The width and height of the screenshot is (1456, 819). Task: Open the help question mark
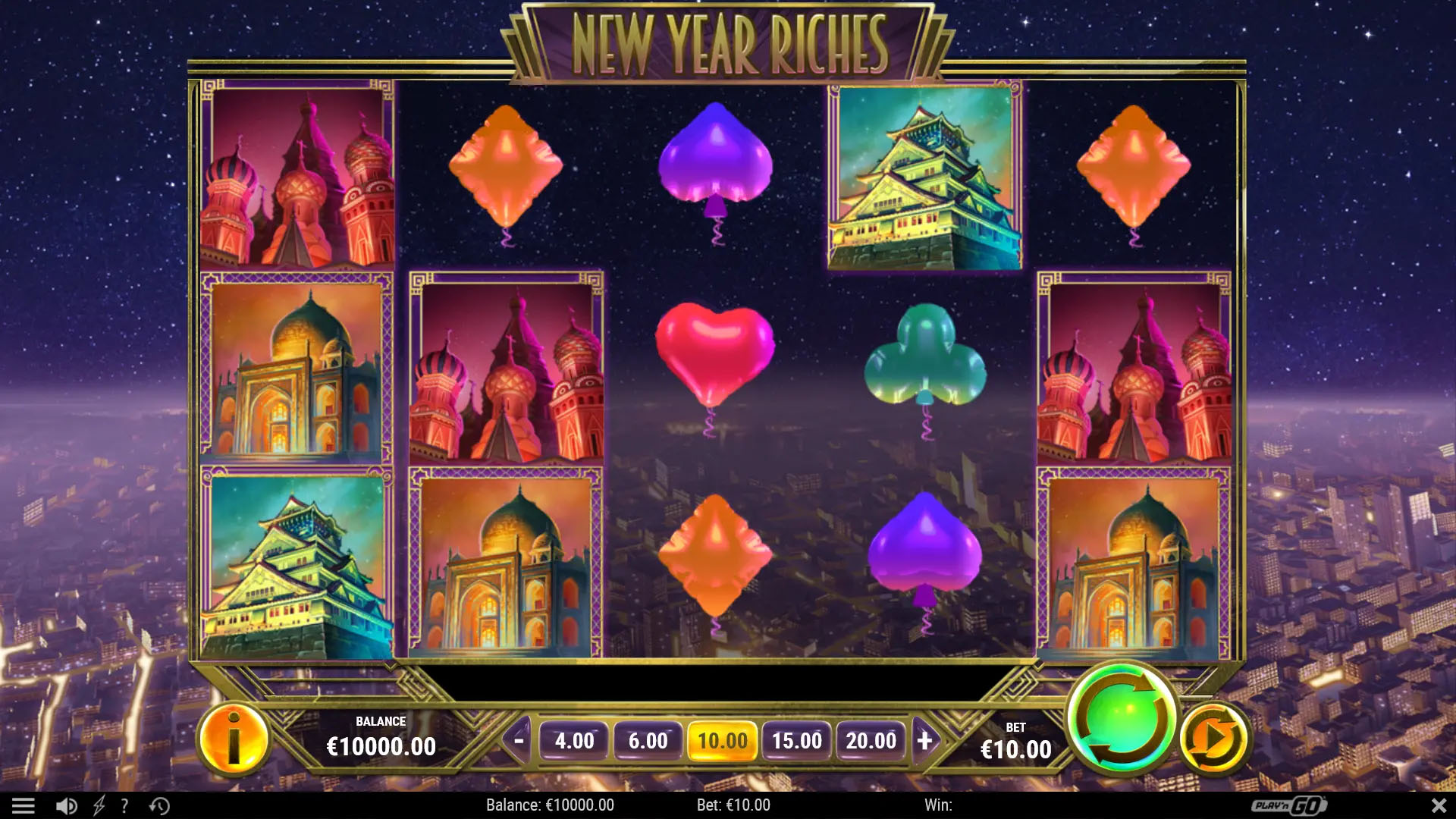pos(124,805)
